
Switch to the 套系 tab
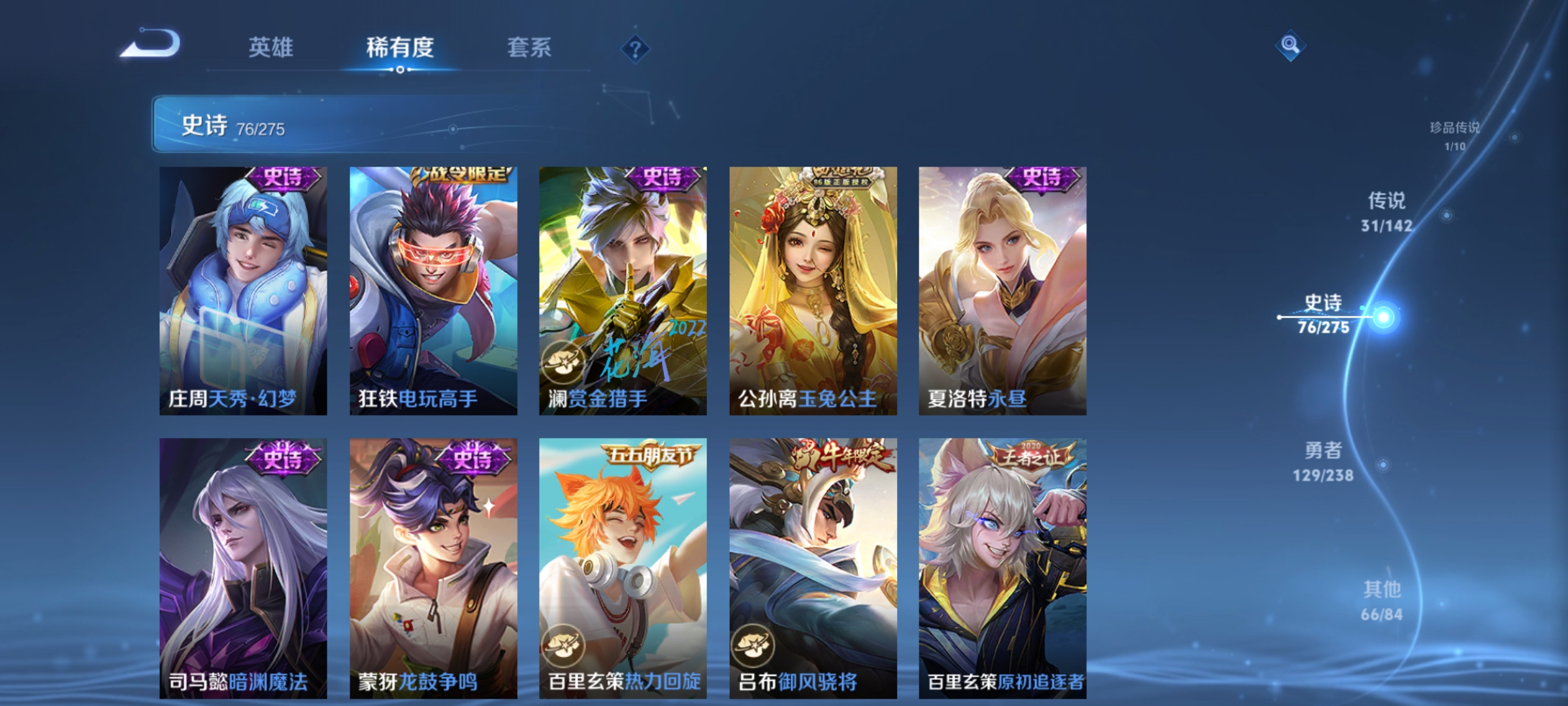coord(531,48)
